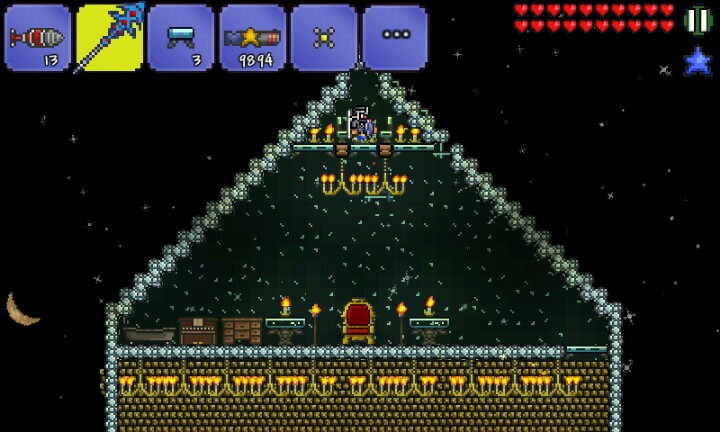Select the rocket hotbar slot with 13
This screenshot has width=720, height=432.
coord(37,38)
